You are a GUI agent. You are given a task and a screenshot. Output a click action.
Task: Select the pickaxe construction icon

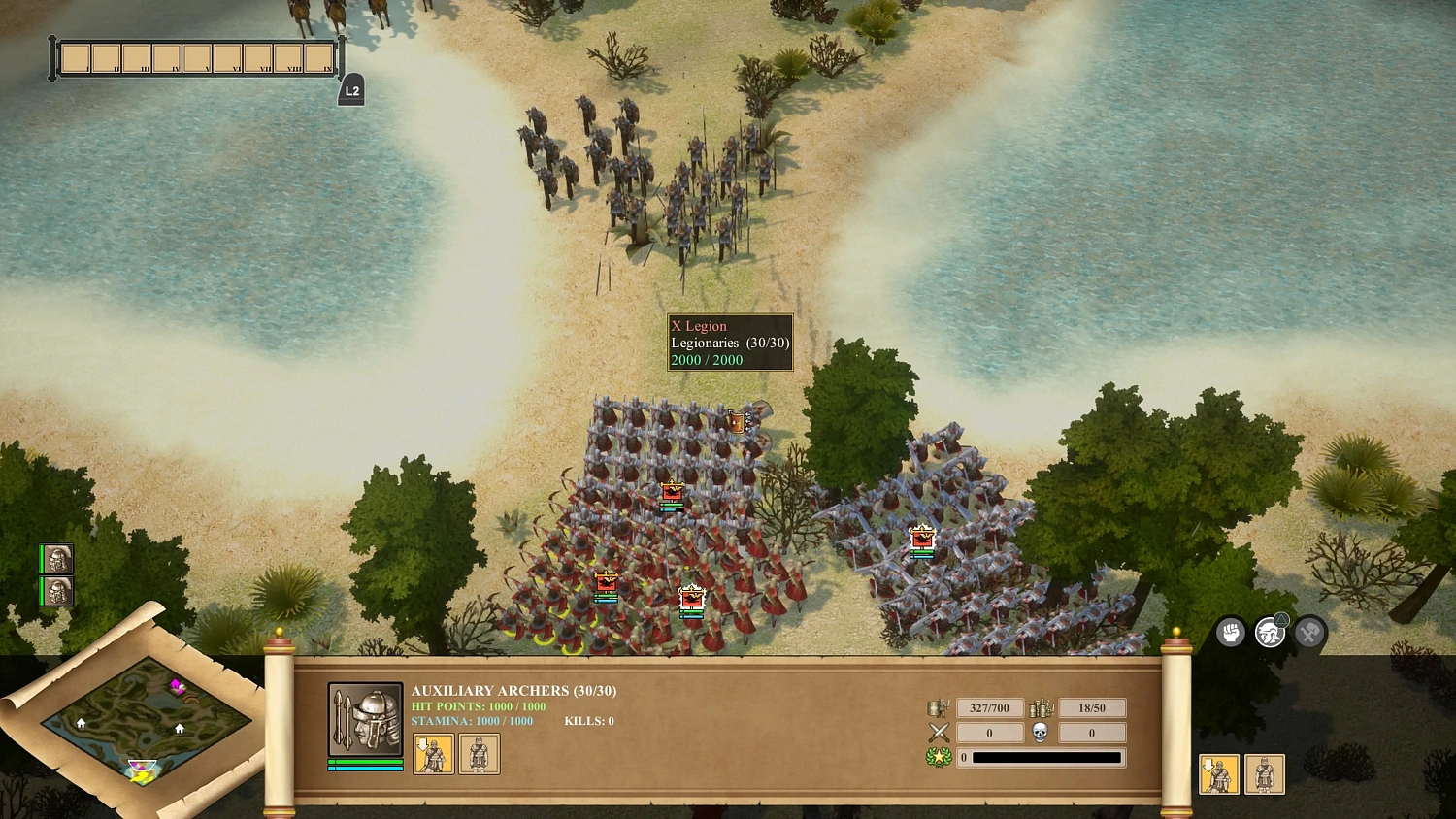(x=1310, y=632)
